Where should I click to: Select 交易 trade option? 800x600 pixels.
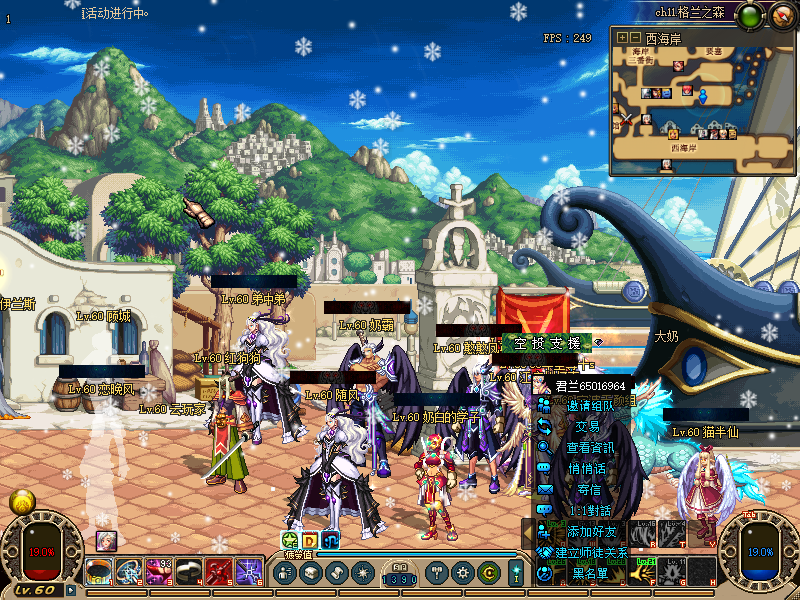[591, 427]
